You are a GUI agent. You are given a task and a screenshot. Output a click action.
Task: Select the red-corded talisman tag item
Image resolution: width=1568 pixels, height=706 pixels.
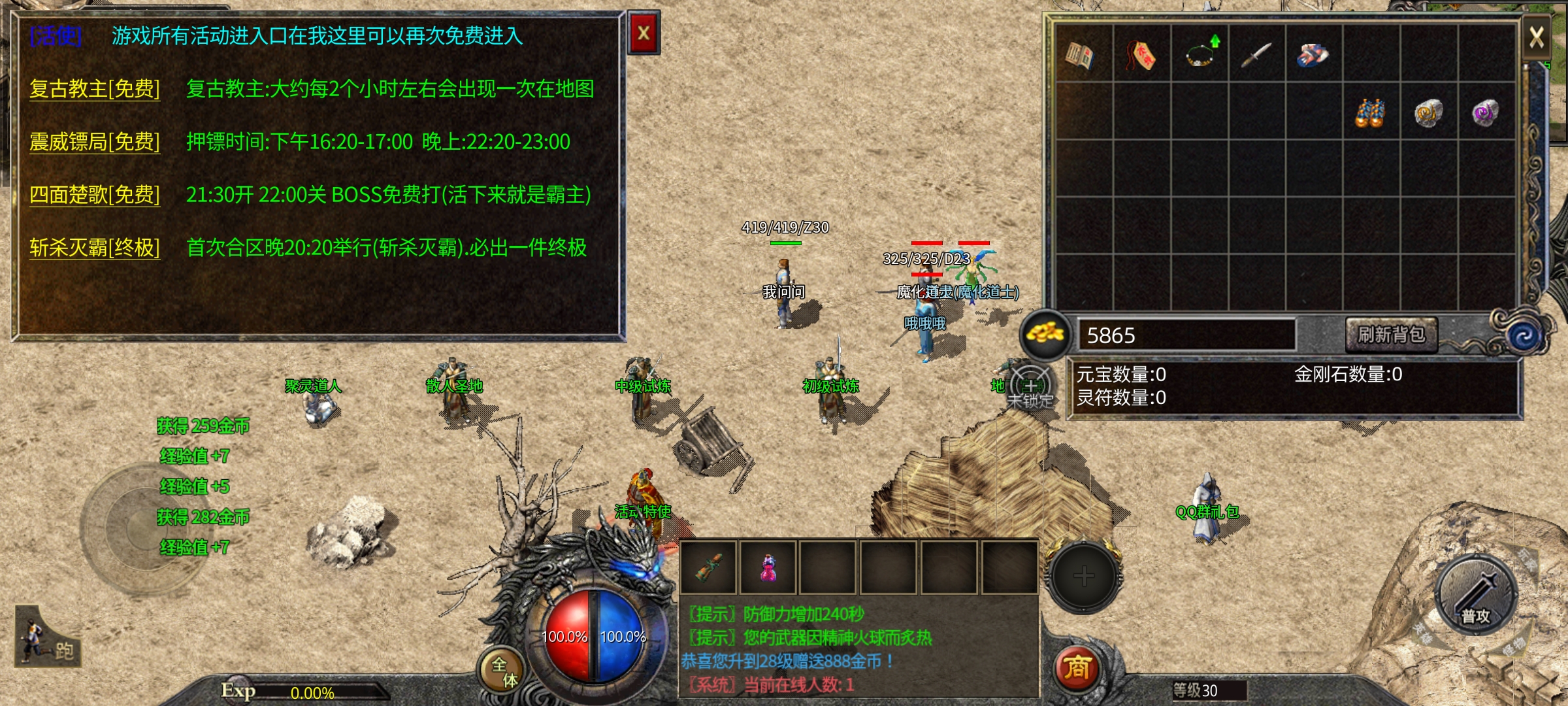tap(1141, 54)
